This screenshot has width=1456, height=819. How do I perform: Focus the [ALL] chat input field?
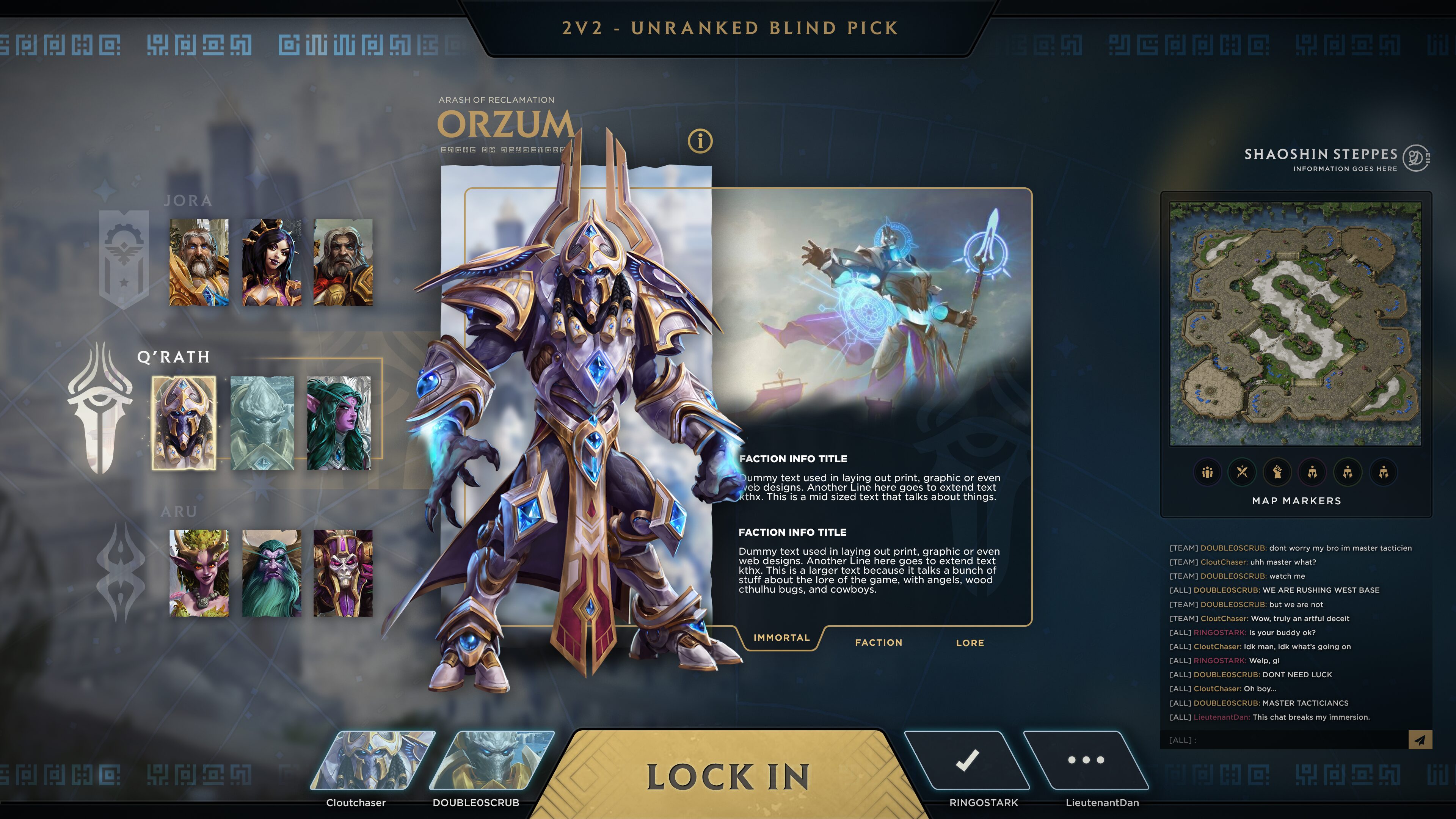tap(1283, 740)
